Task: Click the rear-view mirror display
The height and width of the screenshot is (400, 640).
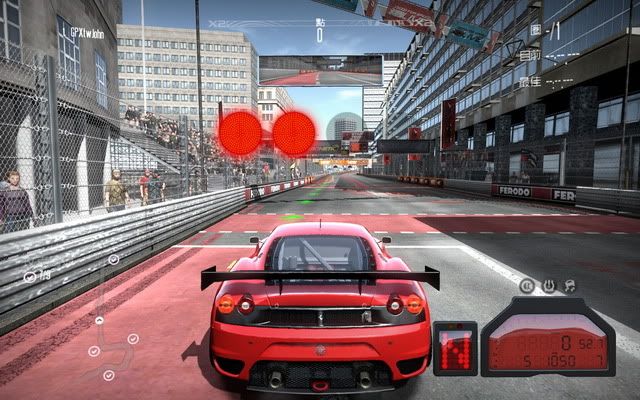Action: coord(320,70)
